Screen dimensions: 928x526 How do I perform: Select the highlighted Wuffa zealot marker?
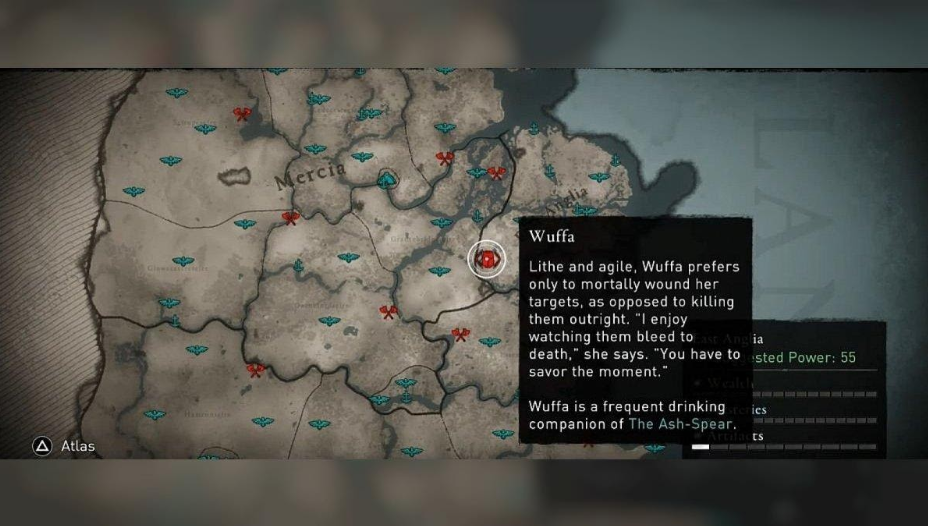pos(487,259)
